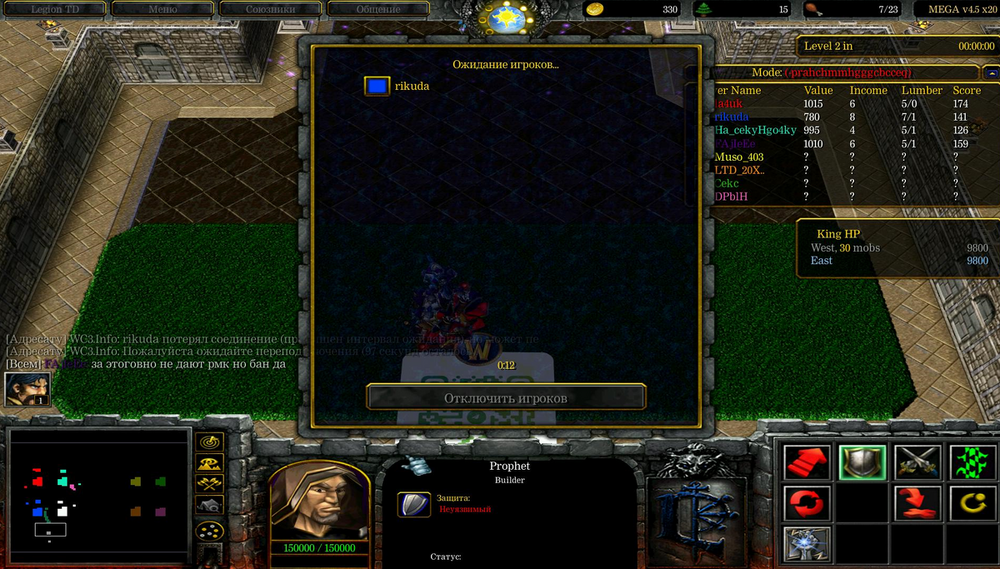Toggle minimap terrain display button
This screenshot has width=1000, height=569.
click(x=210, y=464)
